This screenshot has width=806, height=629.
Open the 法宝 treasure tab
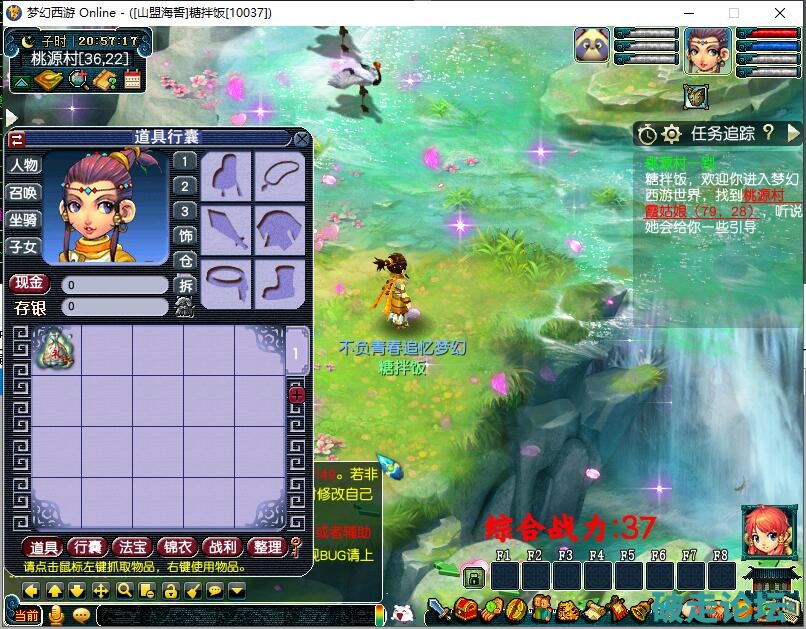[x=132, y=546]
